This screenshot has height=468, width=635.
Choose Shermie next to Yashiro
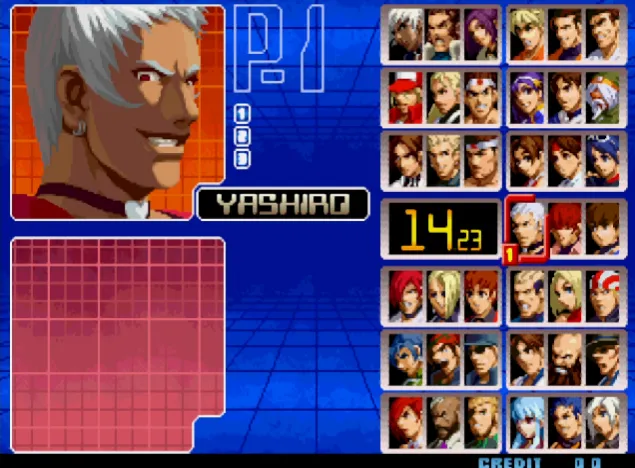click(x=564, y=226)
